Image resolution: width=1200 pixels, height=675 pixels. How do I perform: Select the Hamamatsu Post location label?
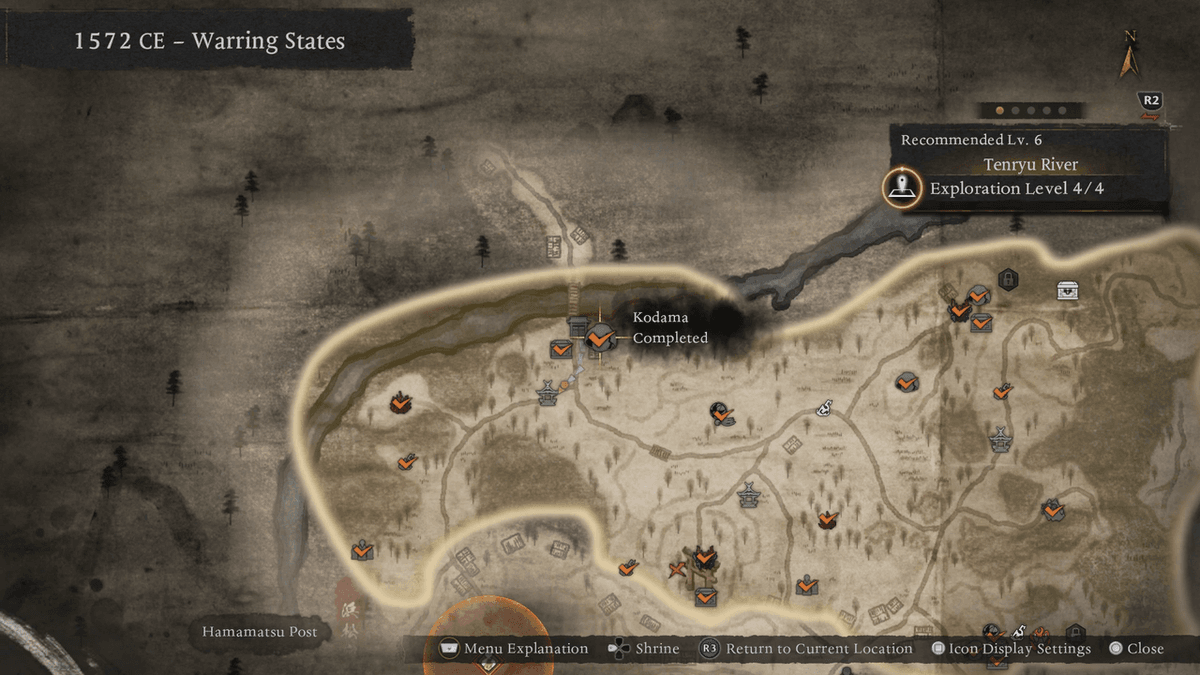(259, 632)
